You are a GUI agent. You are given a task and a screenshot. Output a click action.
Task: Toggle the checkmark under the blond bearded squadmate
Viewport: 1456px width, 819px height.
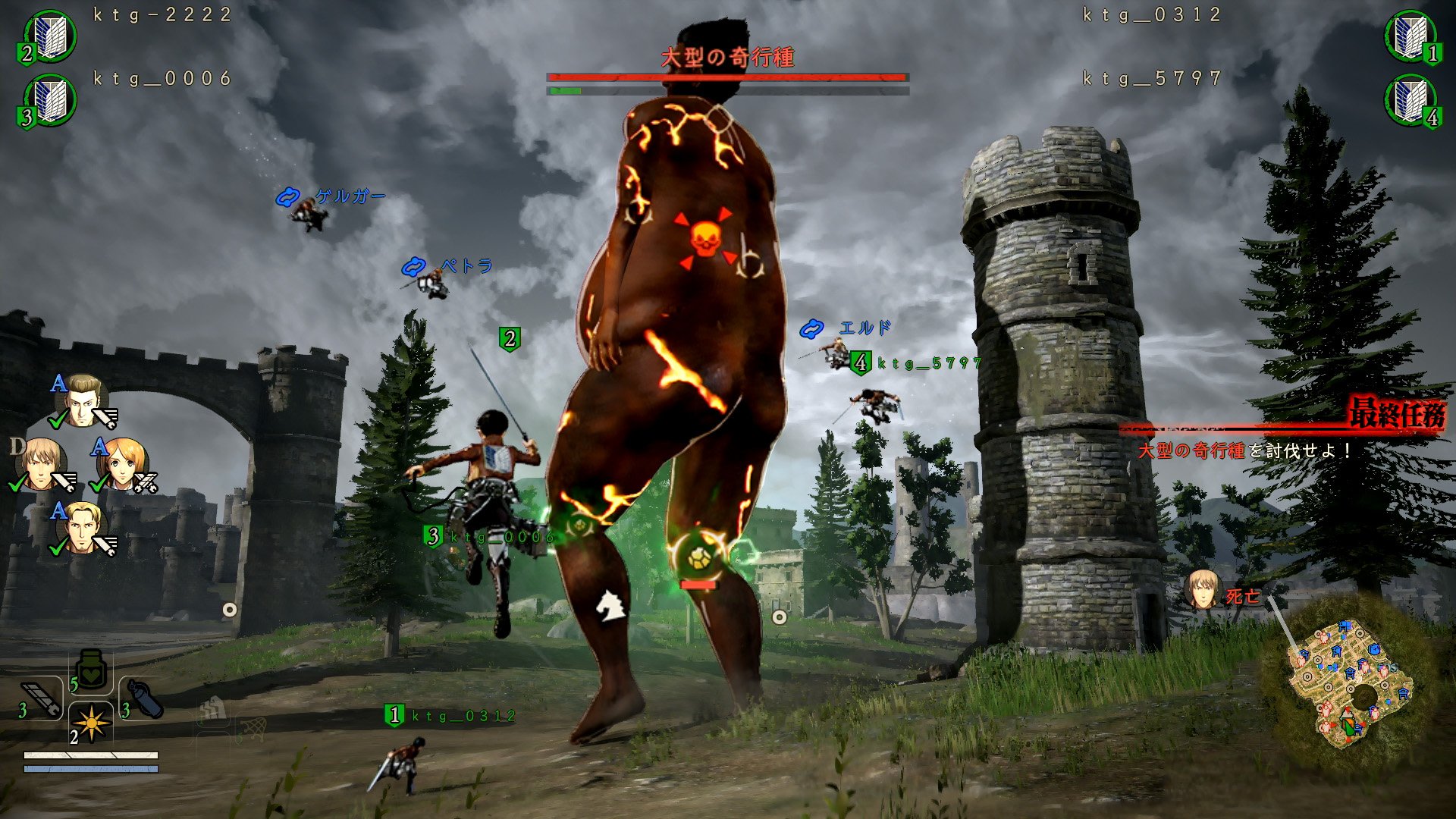[57, 550]
